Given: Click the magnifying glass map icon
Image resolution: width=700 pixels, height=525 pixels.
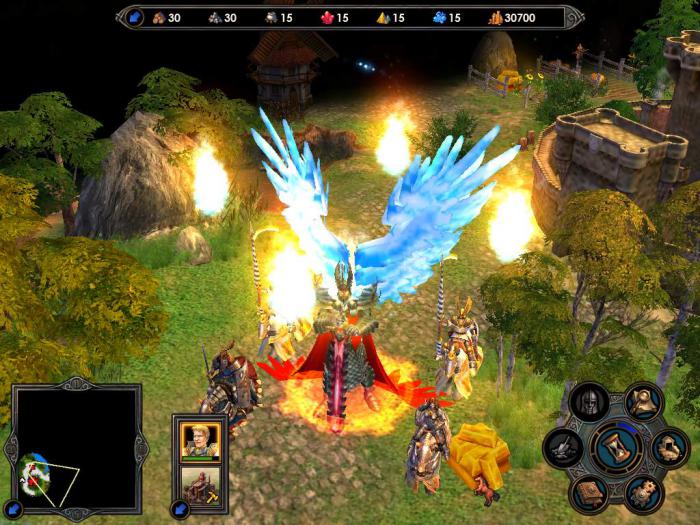Looking at the screenshot, I should (x=643, y=403).
